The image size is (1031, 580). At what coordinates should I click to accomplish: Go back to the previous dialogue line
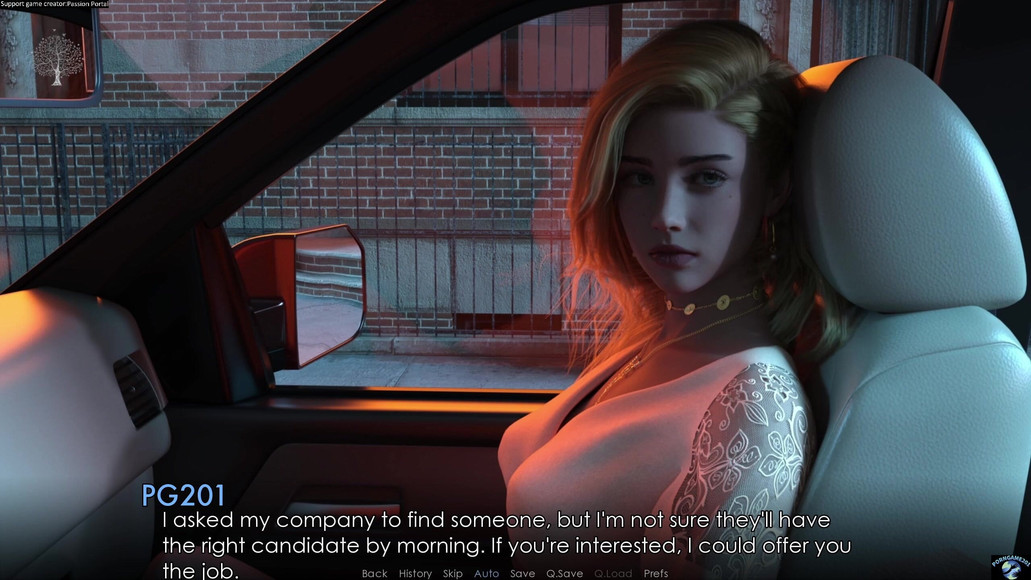374,573
